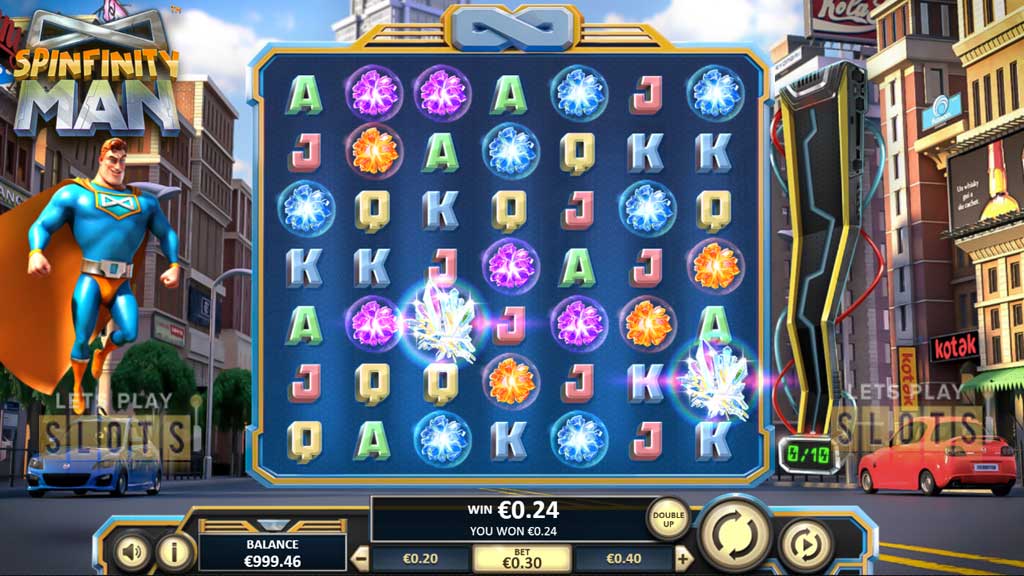Viewport: 1024px width, 576px height.
Task: Open the game info panel
Action: [x=175, y=550]
